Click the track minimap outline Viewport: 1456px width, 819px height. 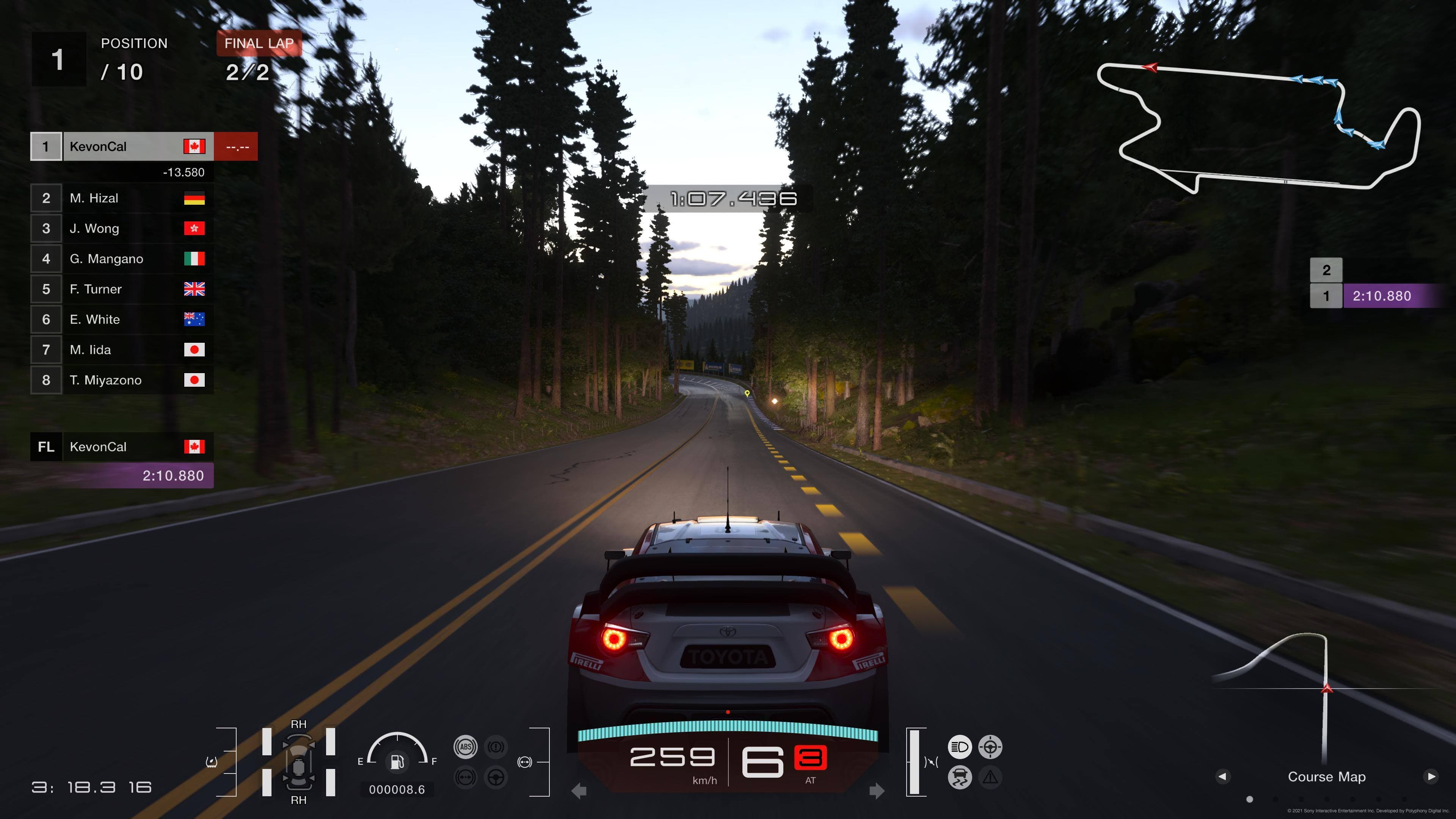point(1258,127)
